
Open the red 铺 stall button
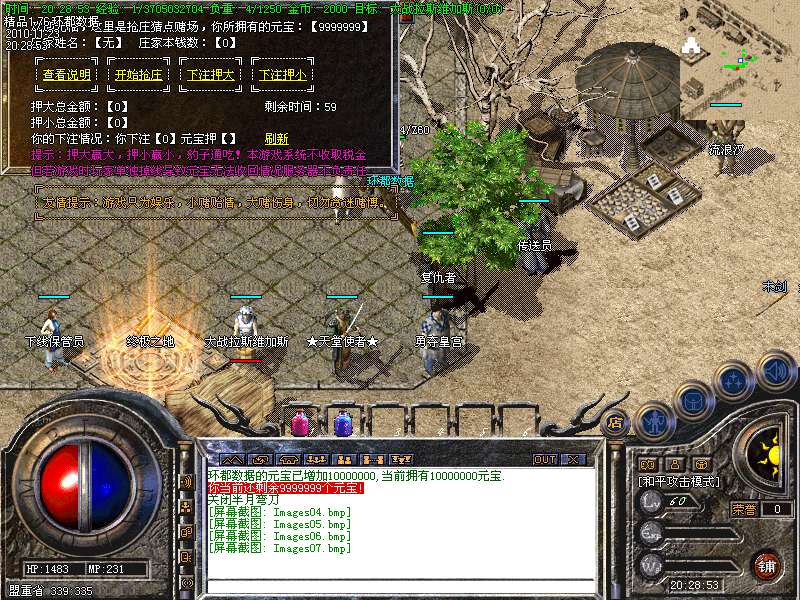[767, 565]
